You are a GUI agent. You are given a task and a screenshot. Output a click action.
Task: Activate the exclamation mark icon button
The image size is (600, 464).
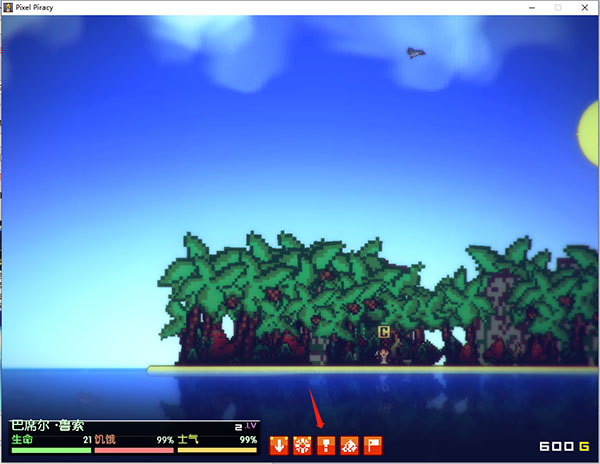coord(325,445)
